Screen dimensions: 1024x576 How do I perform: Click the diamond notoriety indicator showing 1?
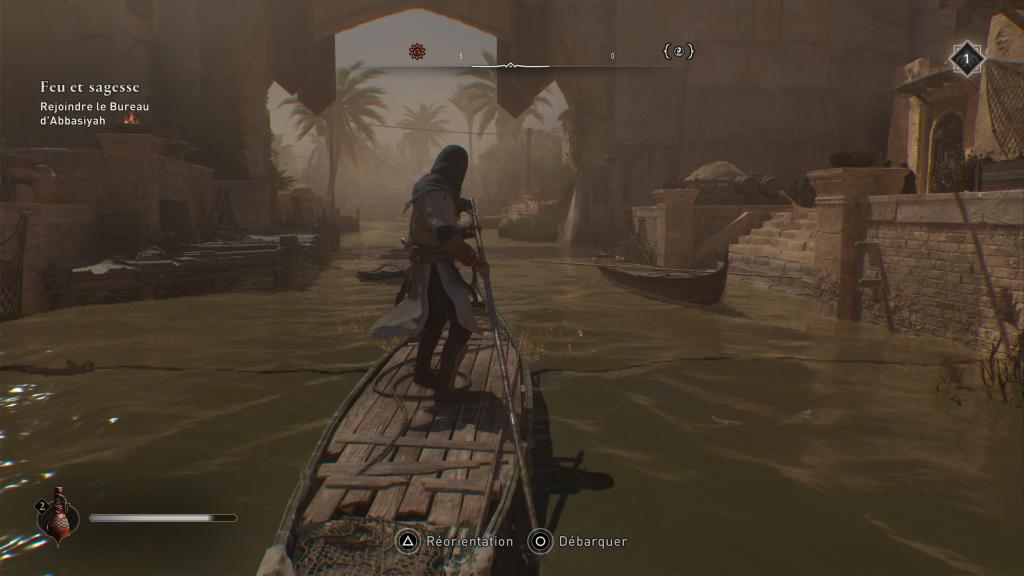(x=966, y=59)
